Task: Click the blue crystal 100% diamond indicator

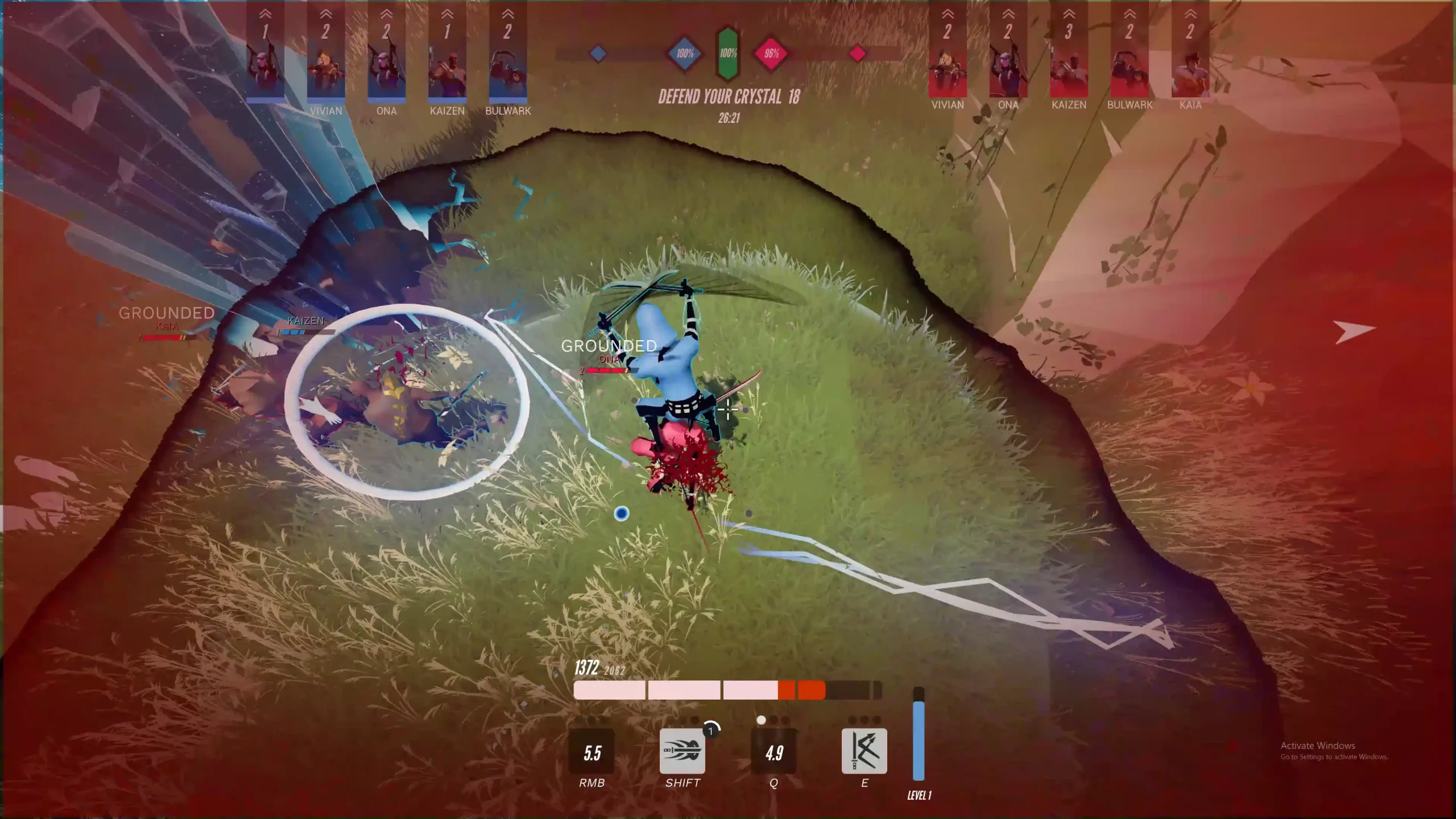Action: point(685,54)
